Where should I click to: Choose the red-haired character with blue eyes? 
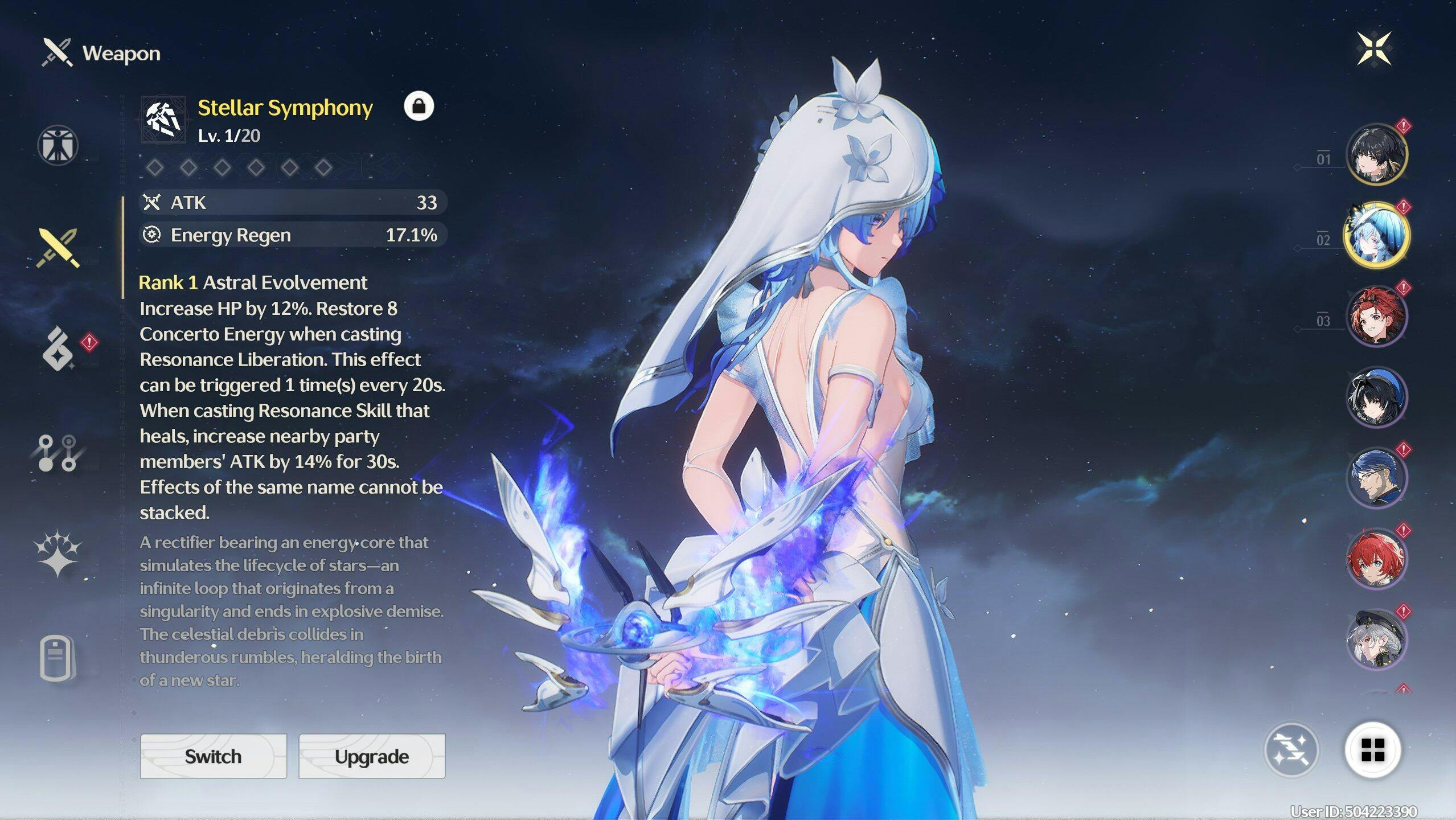pyautogui.click(x=1376, y=559)
